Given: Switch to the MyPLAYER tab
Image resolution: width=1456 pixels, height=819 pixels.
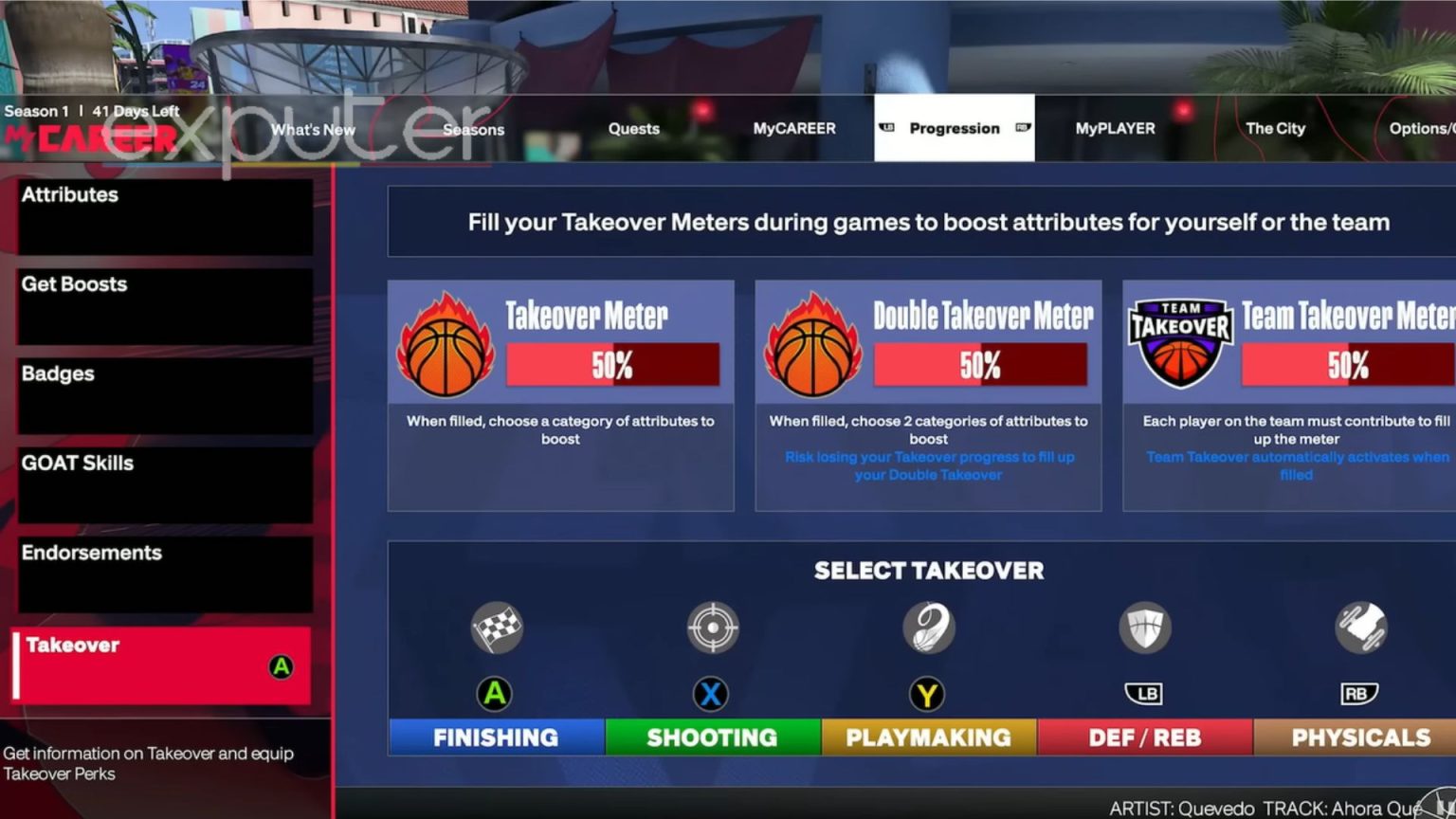Looking at the screenshot, I should pos(1115,128).
